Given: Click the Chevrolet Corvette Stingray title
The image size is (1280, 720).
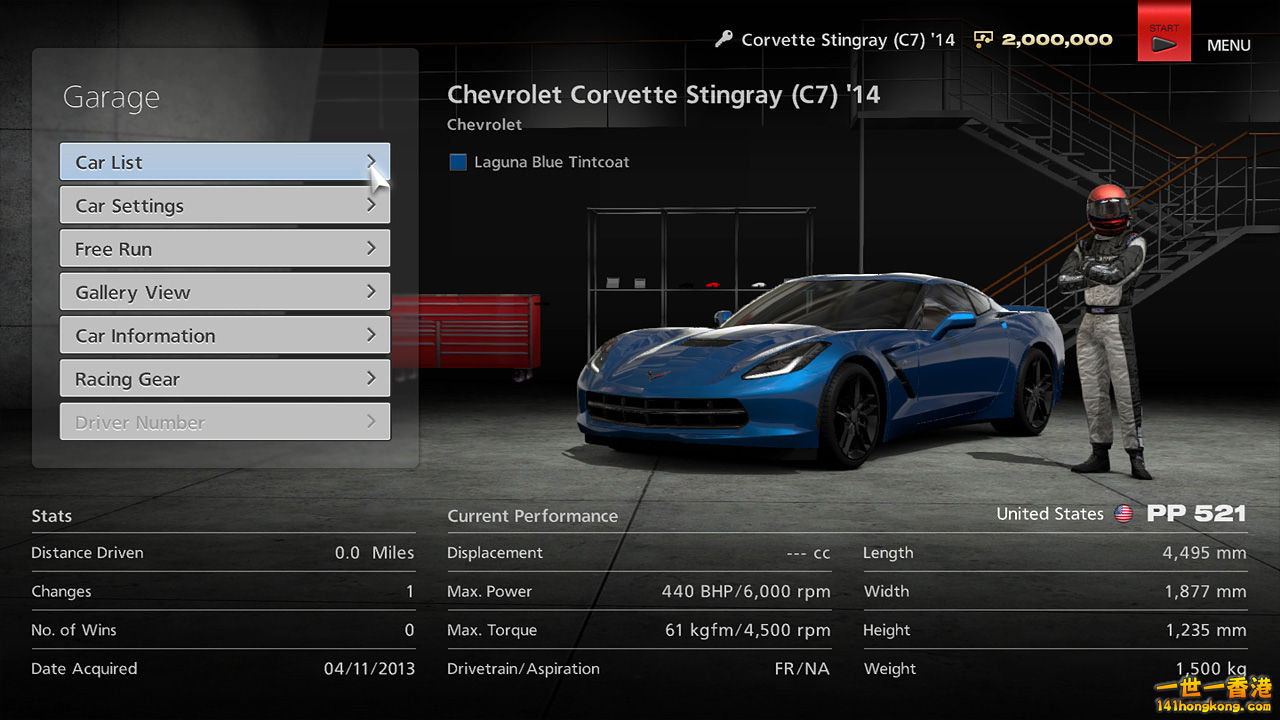Looking at the screenshot, I should [664, 94].
